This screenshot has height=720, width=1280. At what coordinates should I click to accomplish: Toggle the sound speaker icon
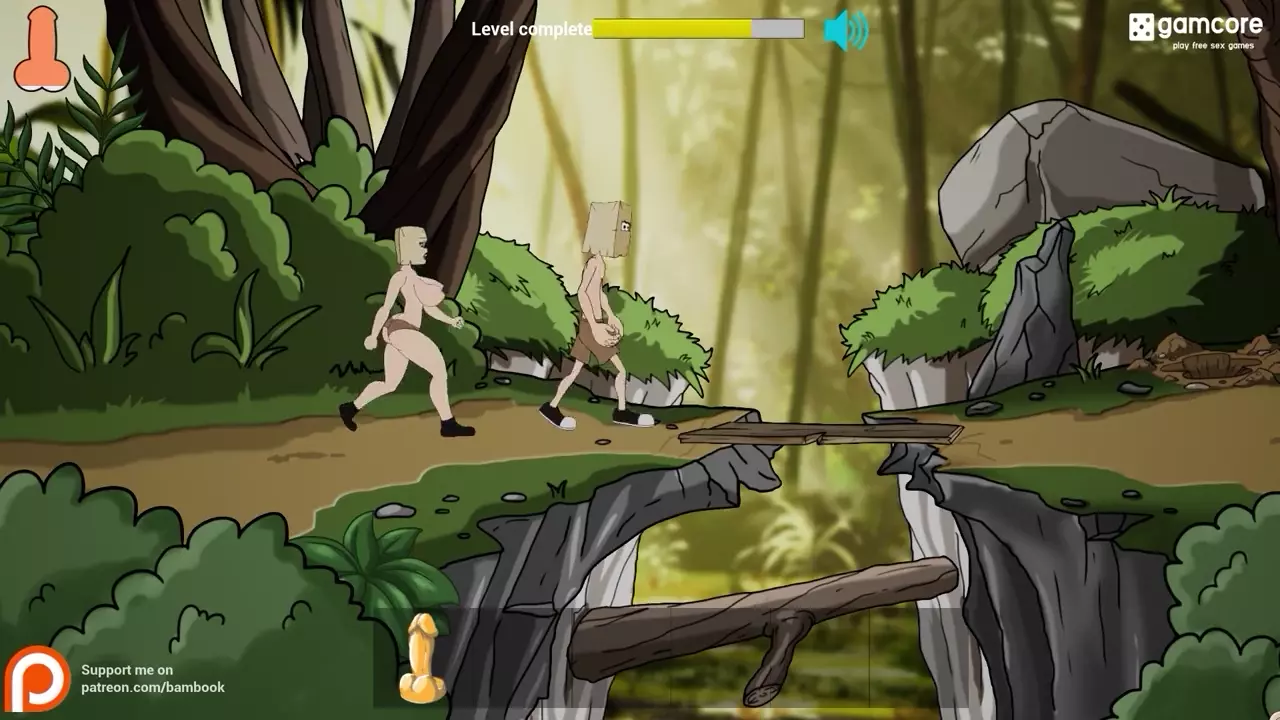(845, 31)
